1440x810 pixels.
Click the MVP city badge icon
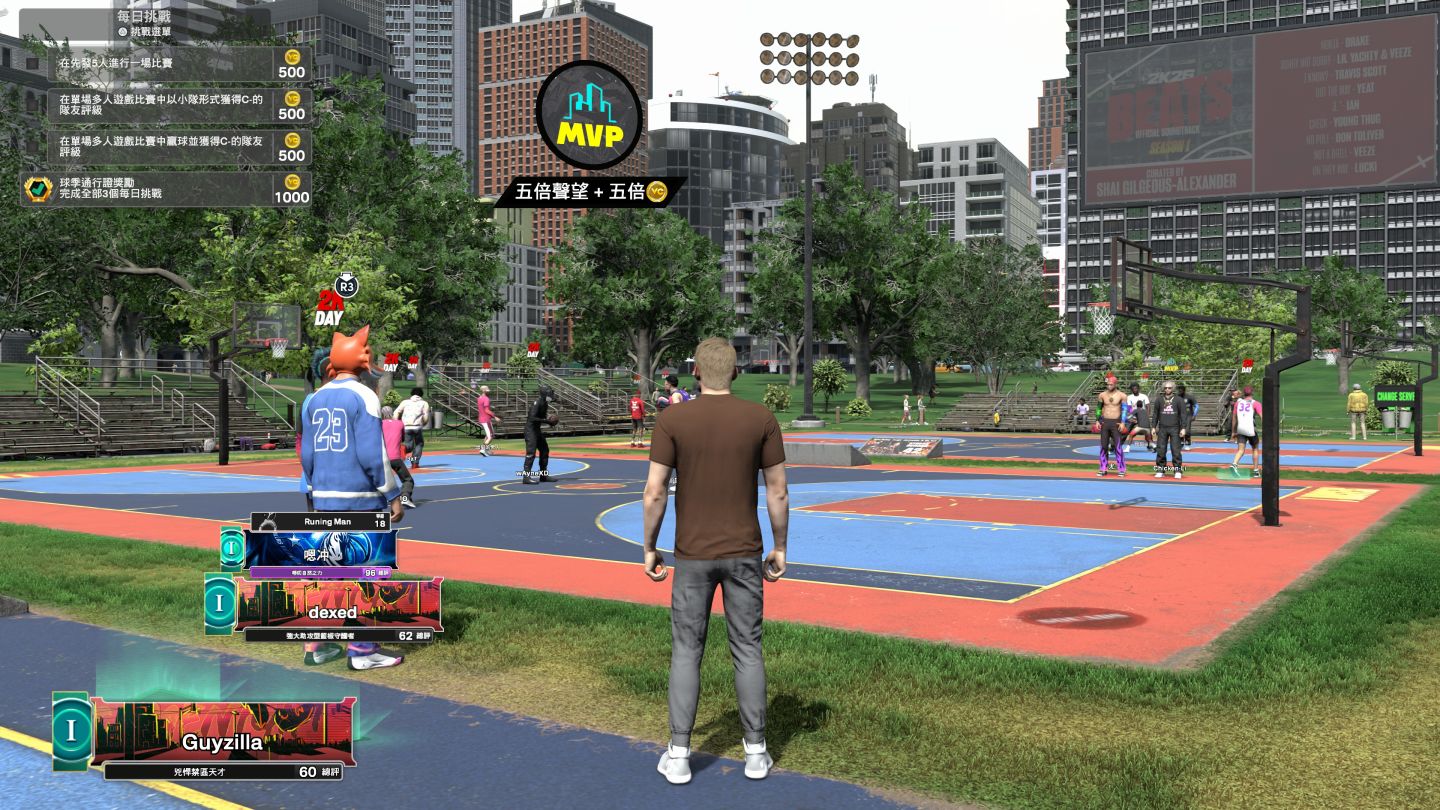click(x=589, y=116)
